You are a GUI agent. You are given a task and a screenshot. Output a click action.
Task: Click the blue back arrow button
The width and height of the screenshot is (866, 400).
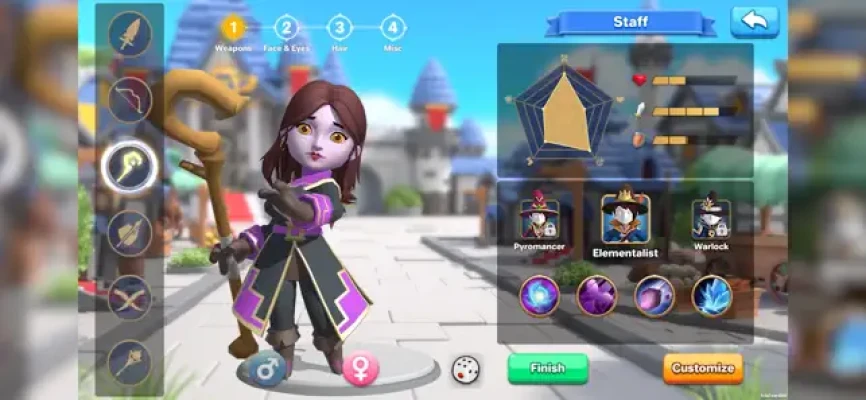(754, 22)
